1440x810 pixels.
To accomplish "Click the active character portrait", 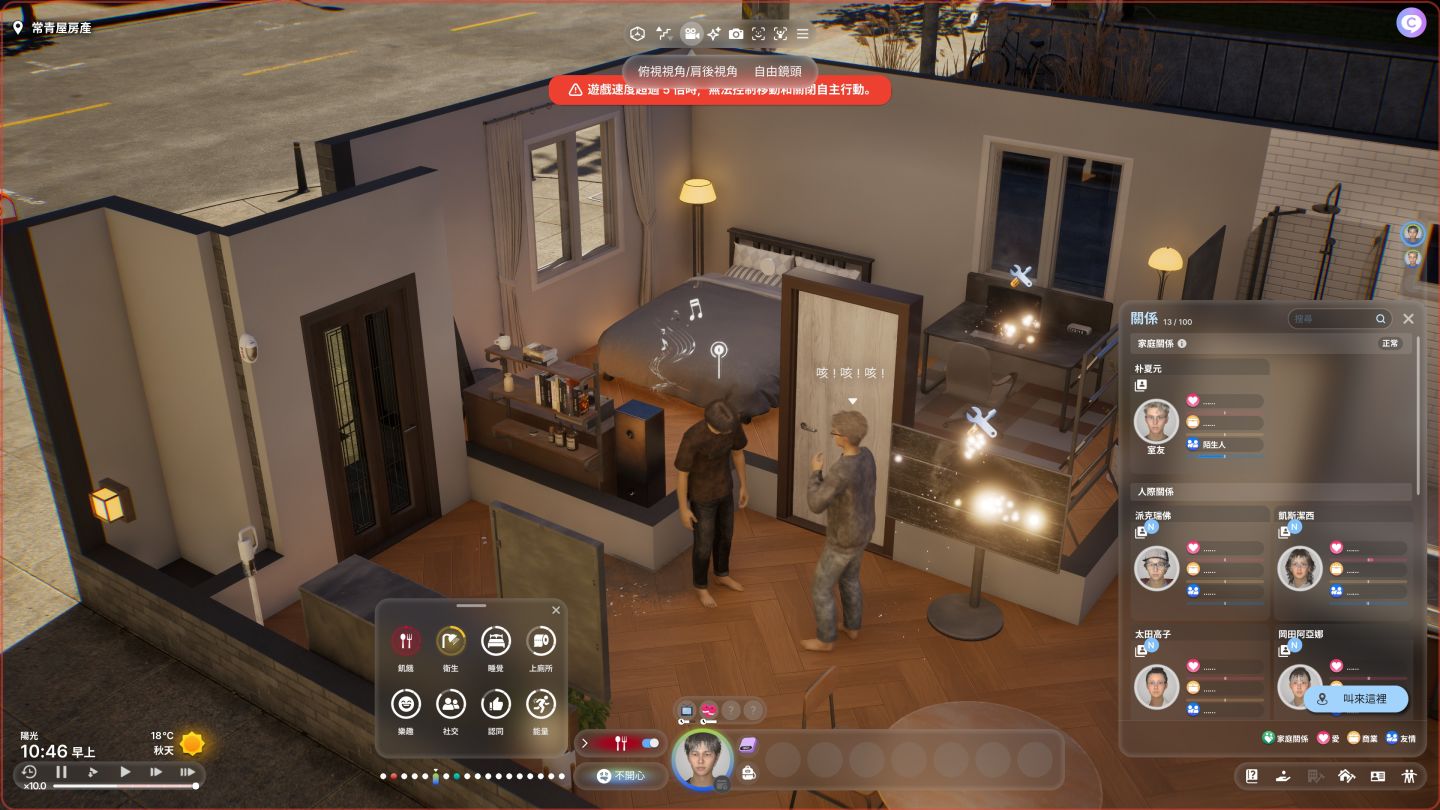I will (700, 759).
